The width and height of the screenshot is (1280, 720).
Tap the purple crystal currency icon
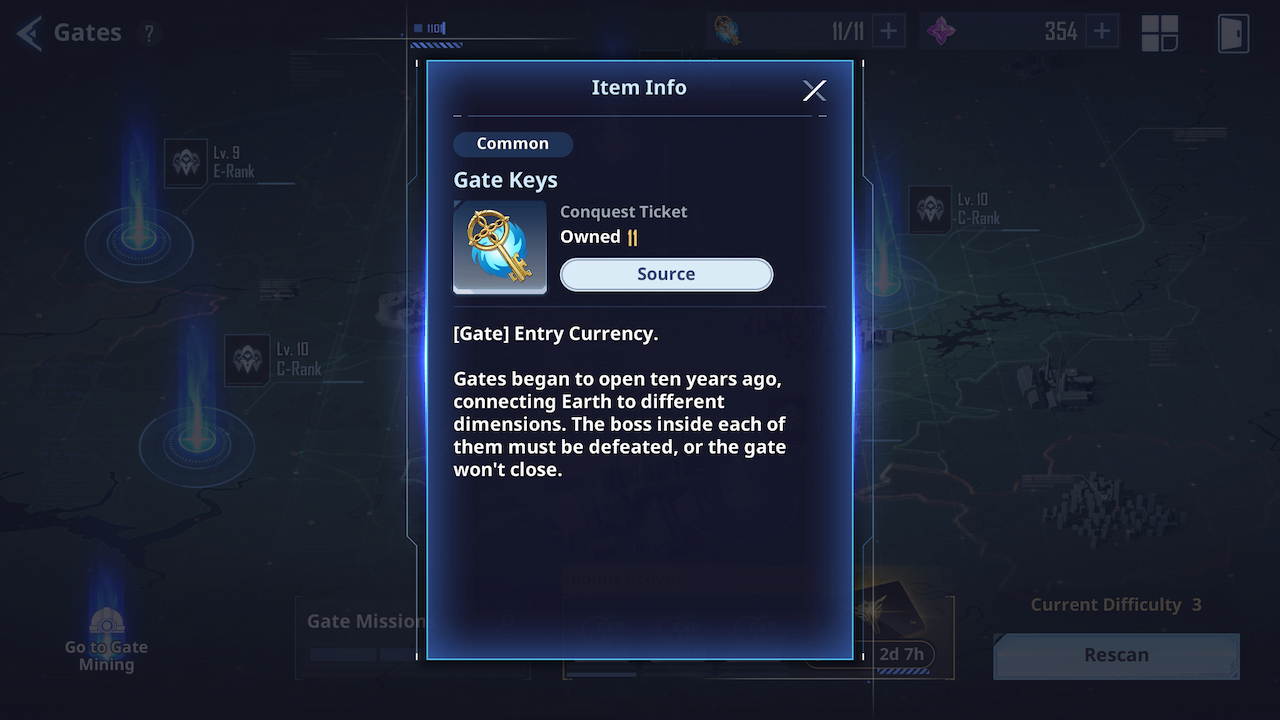(x=945, y=30)
